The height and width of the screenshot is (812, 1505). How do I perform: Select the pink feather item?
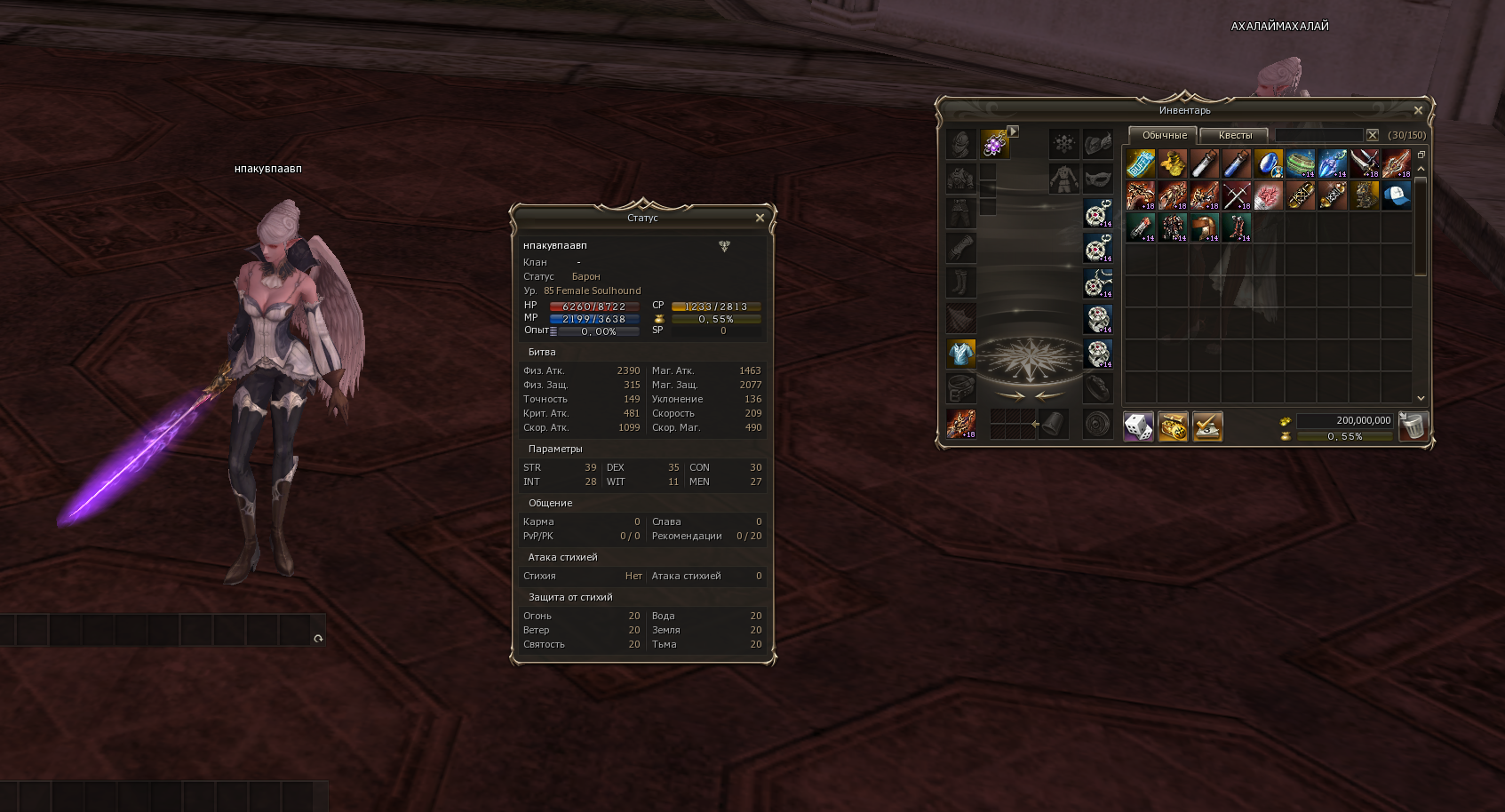[1268, 195]
